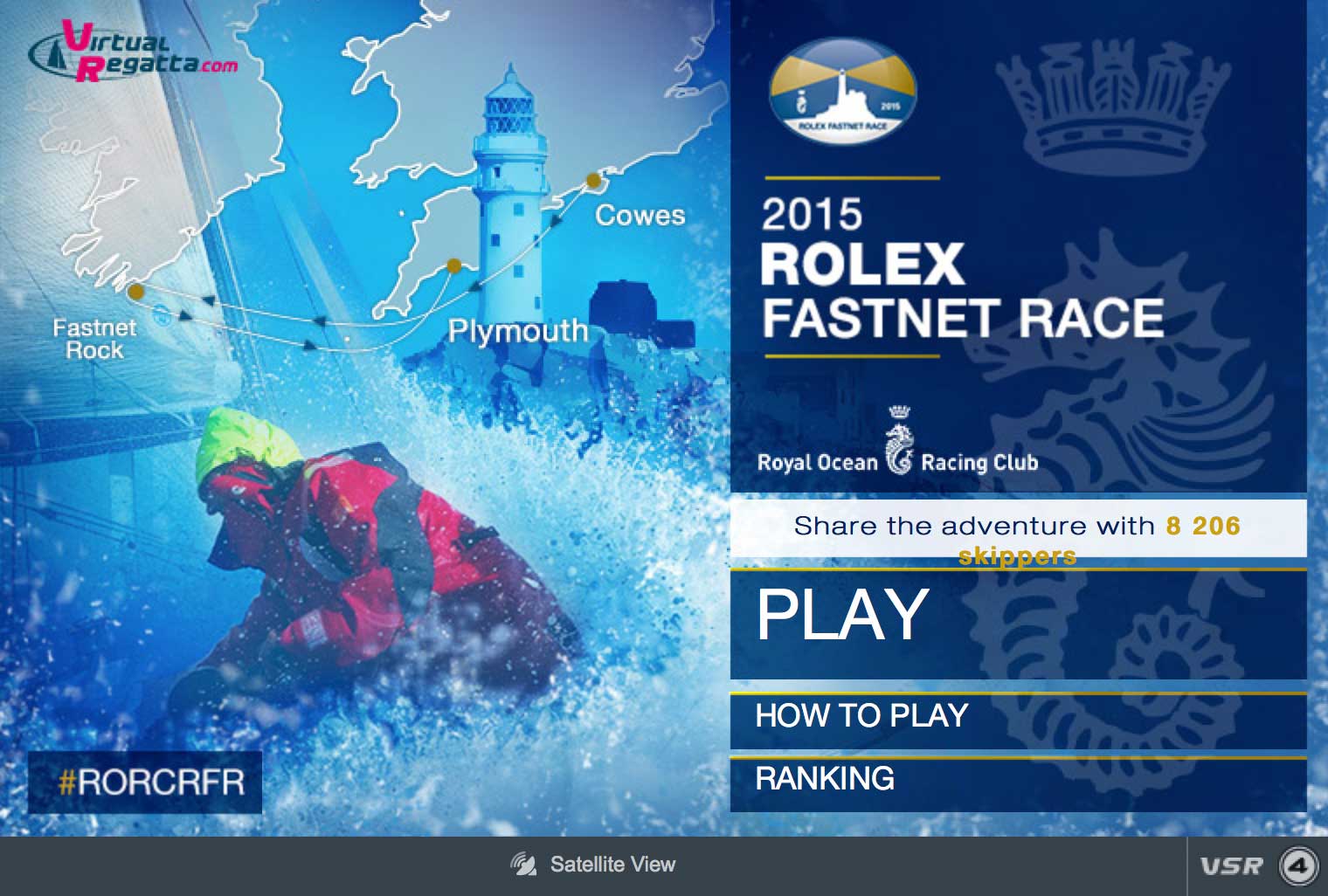Click the Rolex Fastnet Race lighthouse badge
The width and height of the screenshot is (1328, 896).
click(x=841, y=91)
